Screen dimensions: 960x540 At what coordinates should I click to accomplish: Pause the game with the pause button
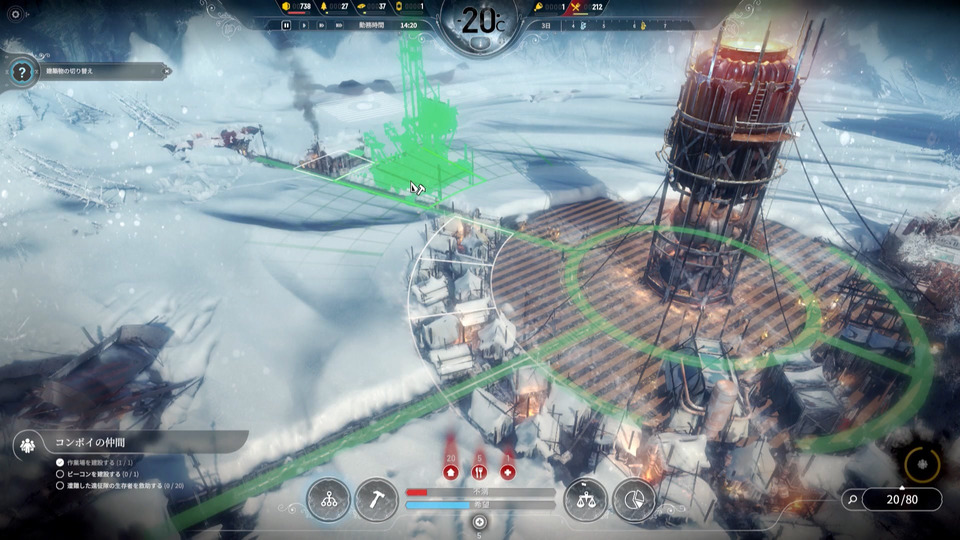click(286, 25)
